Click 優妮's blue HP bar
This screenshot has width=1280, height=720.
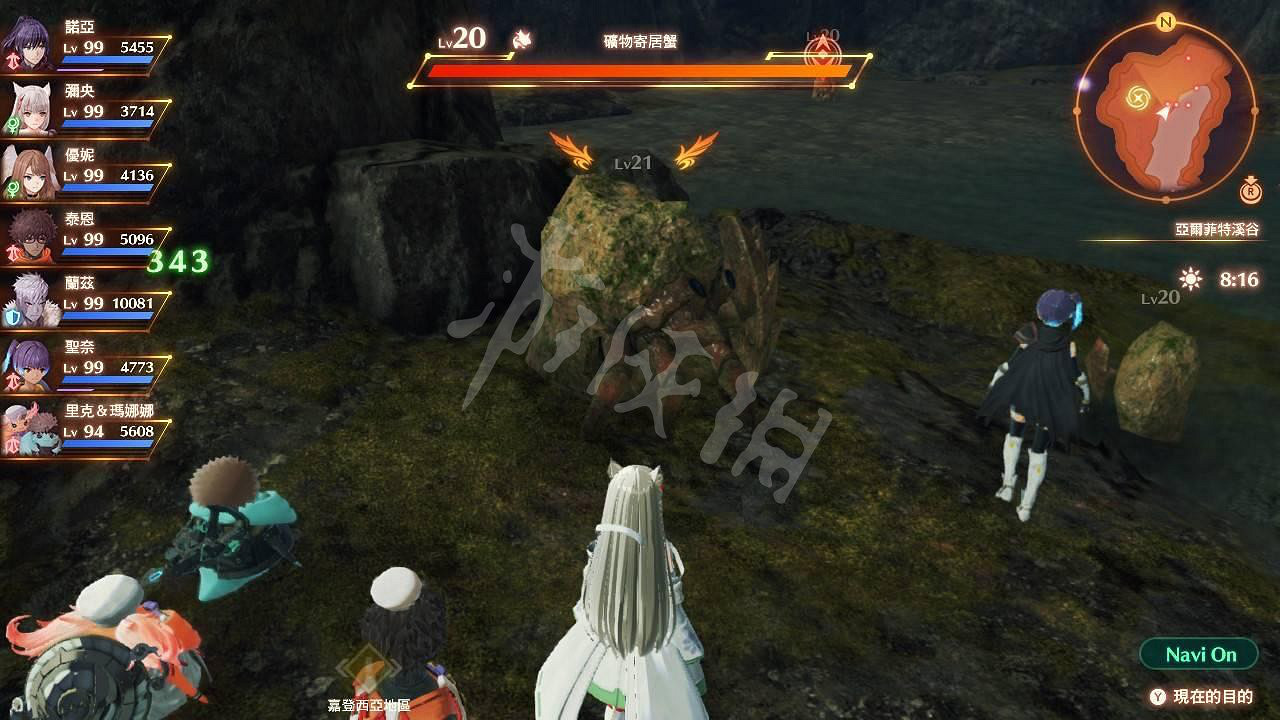pos(105,186)
